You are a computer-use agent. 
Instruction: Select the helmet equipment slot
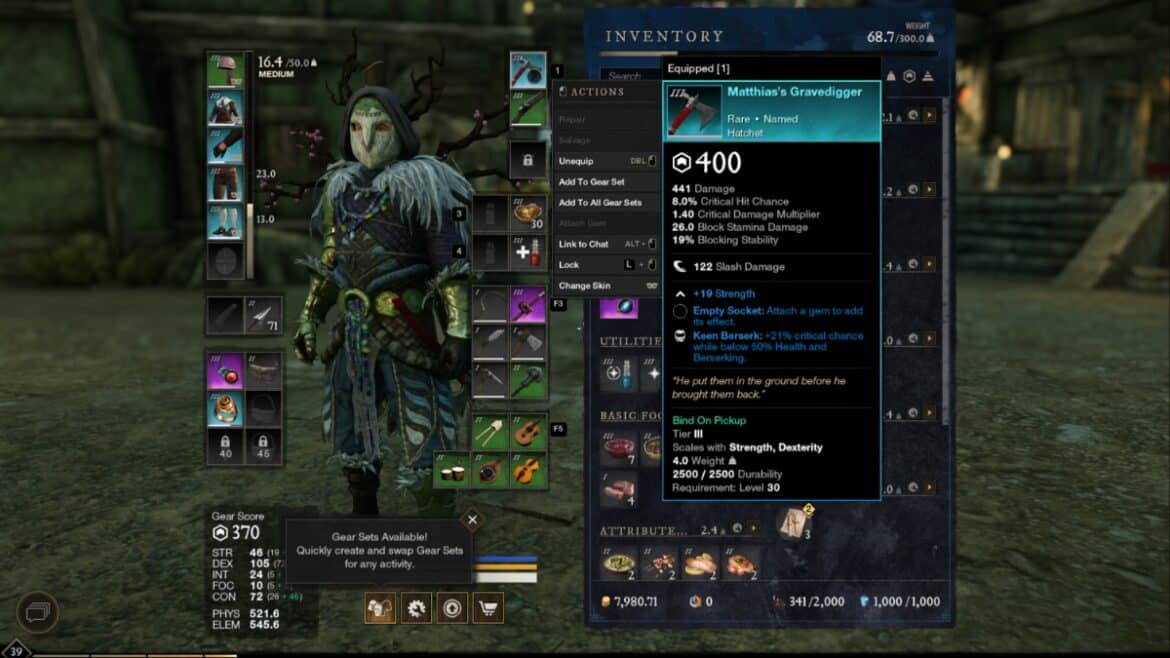point(225,70)
